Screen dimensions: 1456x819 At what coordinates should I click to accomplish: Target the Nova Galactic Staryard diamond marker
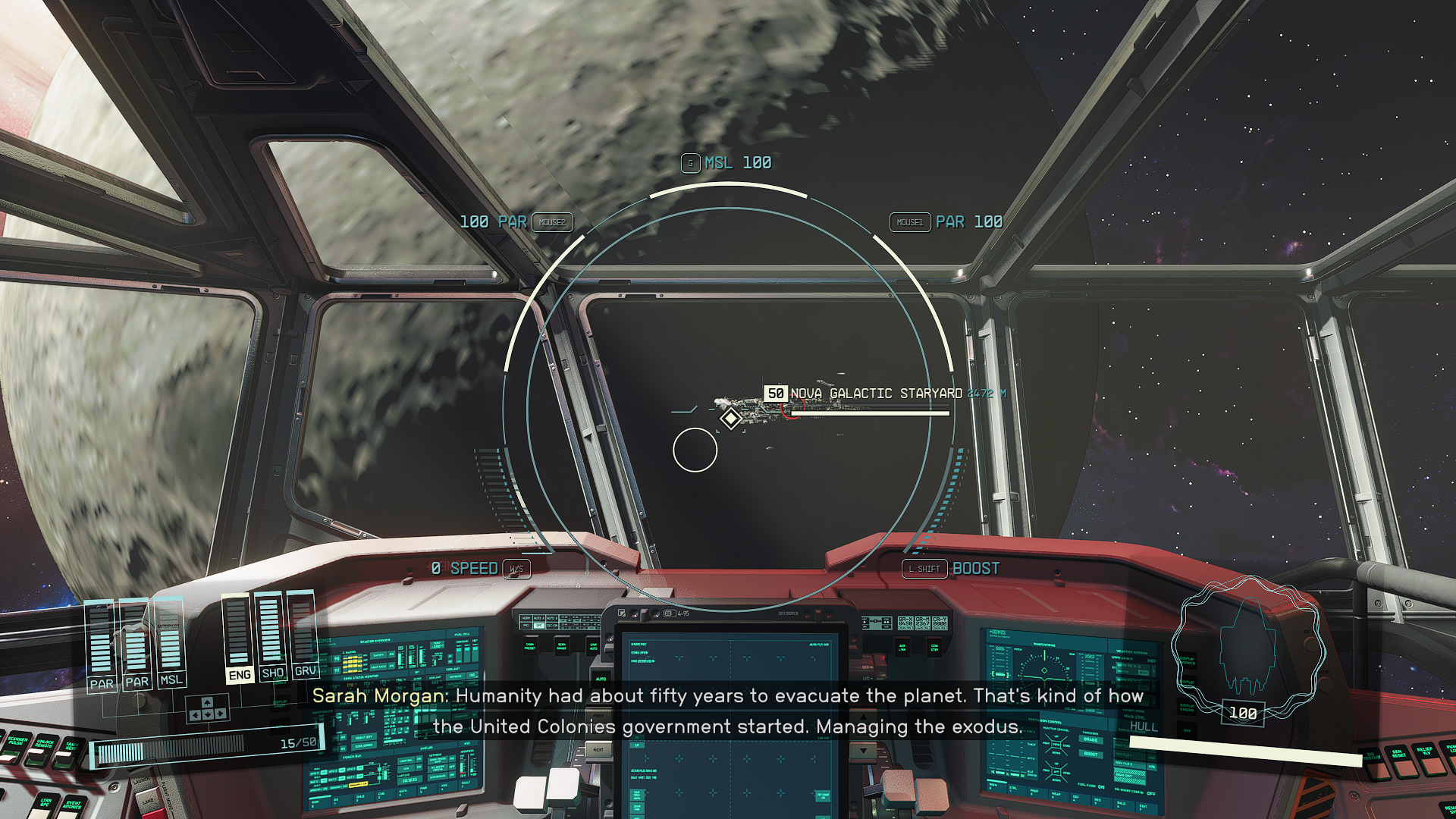730,418
